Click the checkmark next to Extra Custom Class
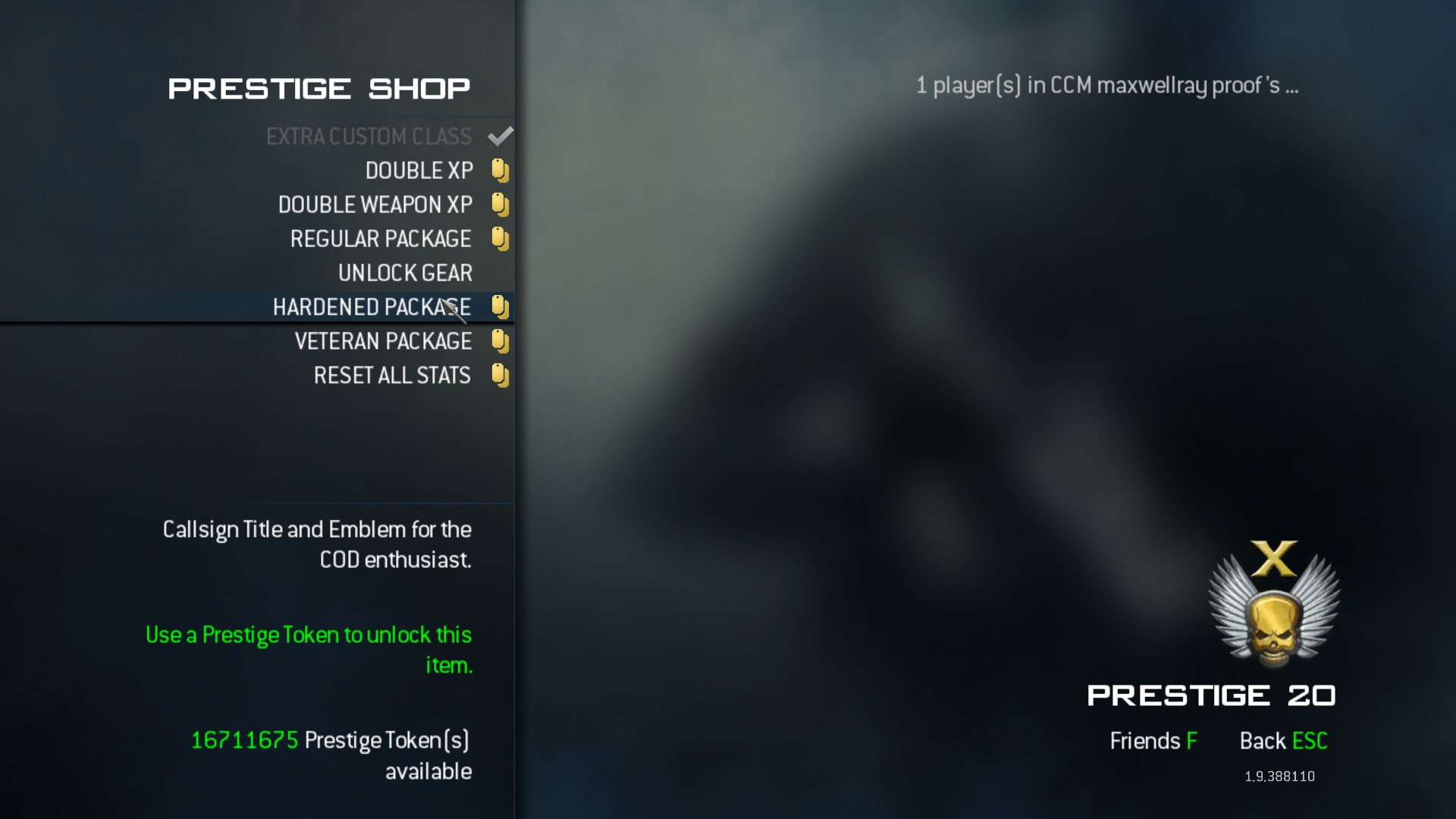This screenshot has height=819, width=1456. click(x=500, y=136)
